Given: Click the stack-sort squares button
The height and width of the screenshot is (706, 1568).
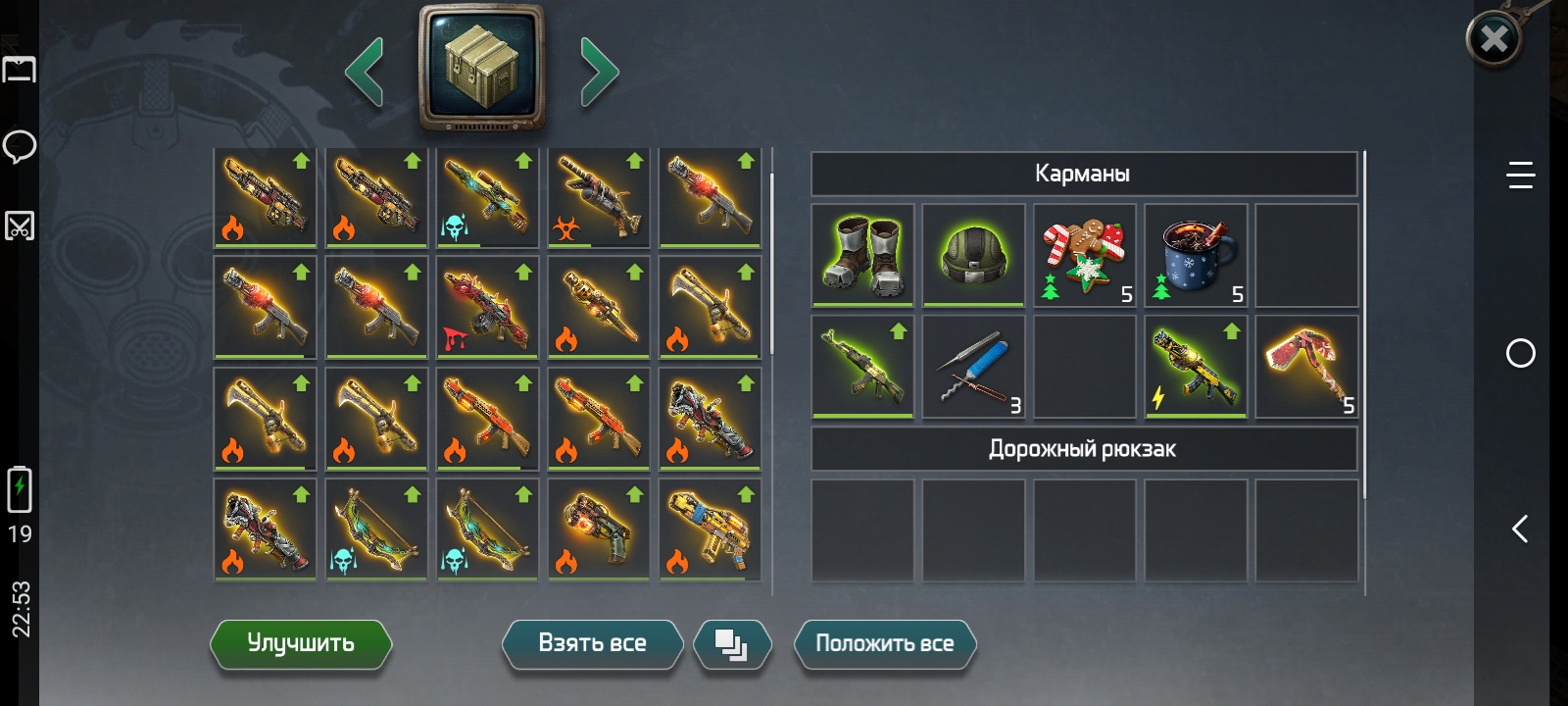Looking at the screenshot, I should [x=731, y=644].
